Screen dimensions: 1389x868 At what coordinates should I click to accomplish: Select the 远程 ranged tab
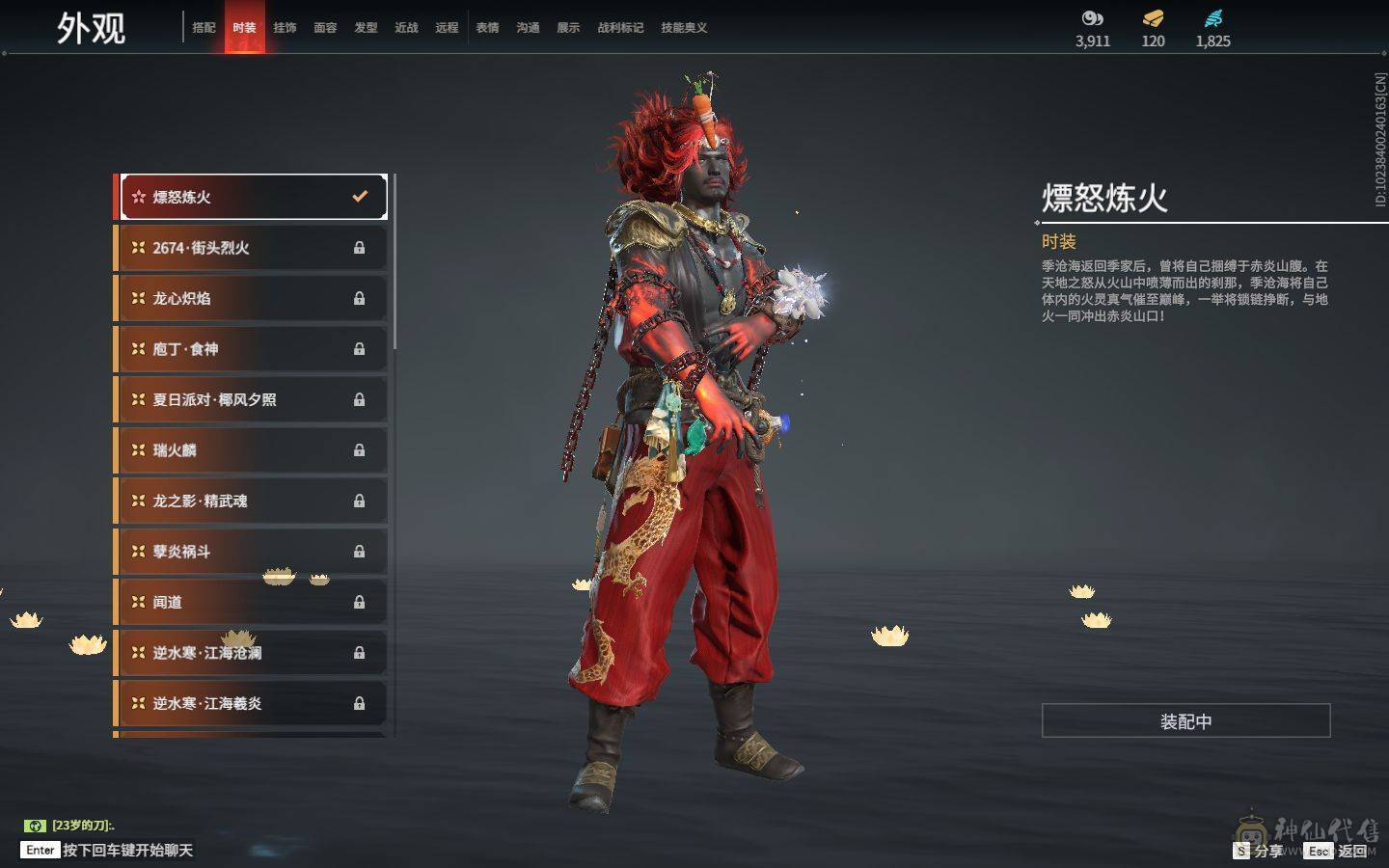click(447, 28)
